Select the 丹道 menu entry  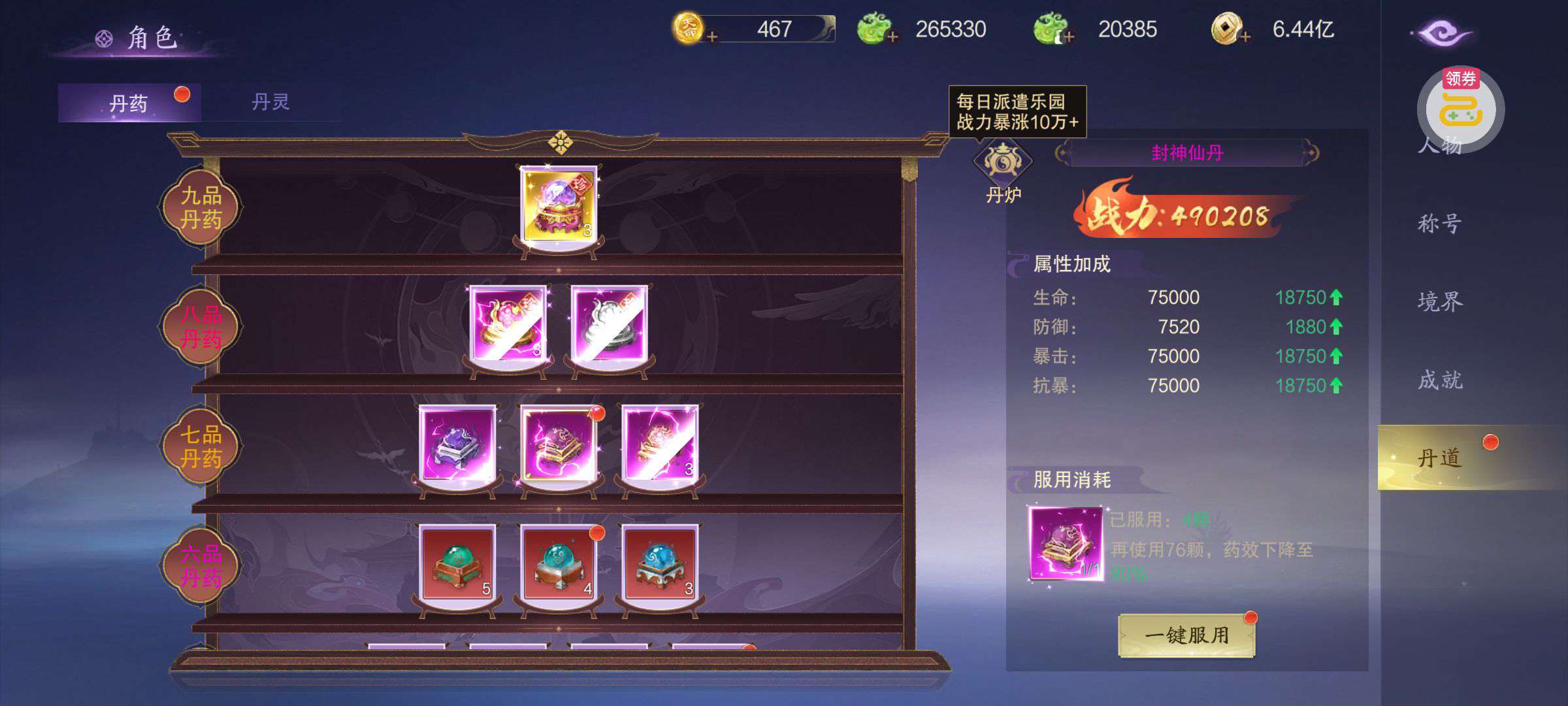[1439, 458]
